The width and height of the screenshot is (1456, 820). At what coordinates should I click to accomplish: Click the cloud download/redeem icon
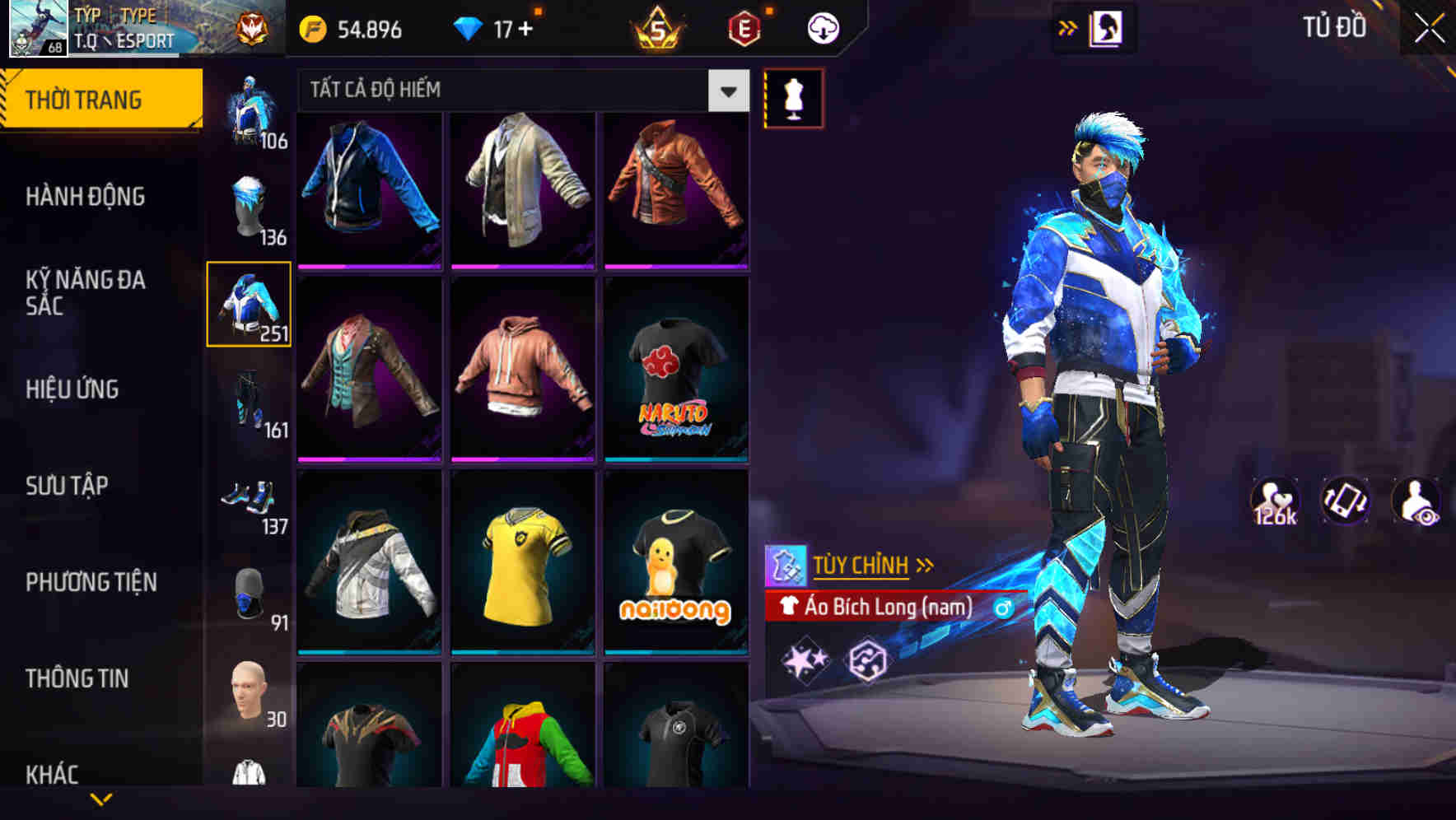pyautogui.click(x=822, y=29)
